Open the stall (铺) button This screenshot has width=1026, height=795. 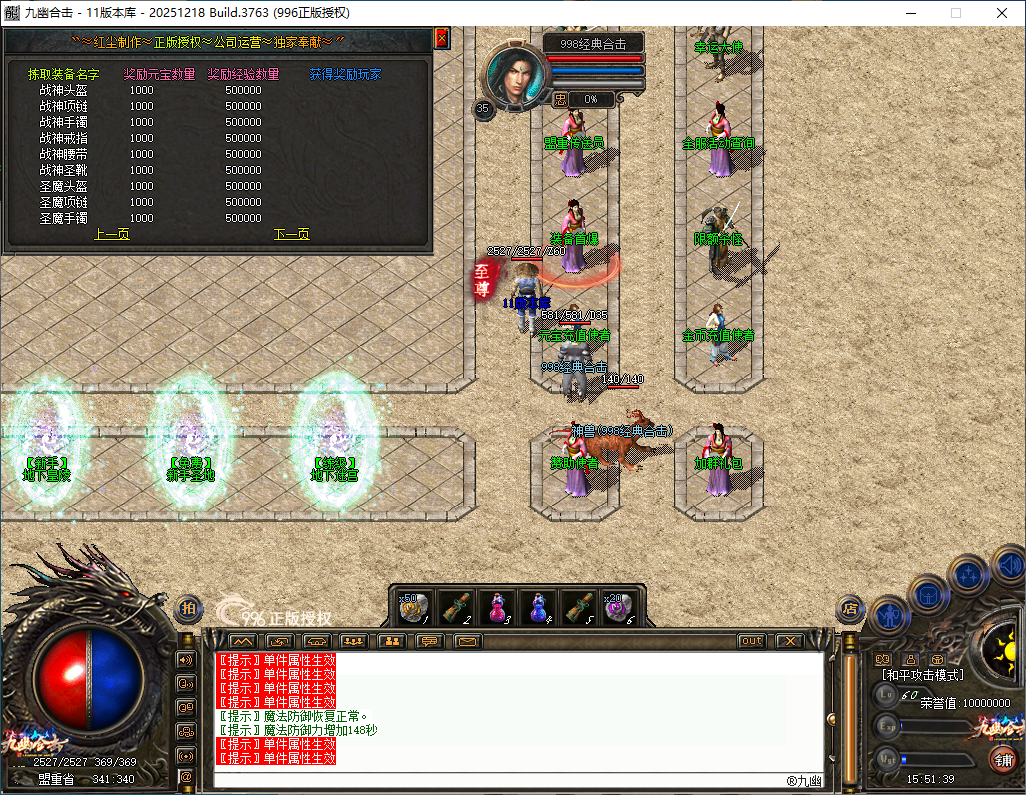pos(1002,759)
